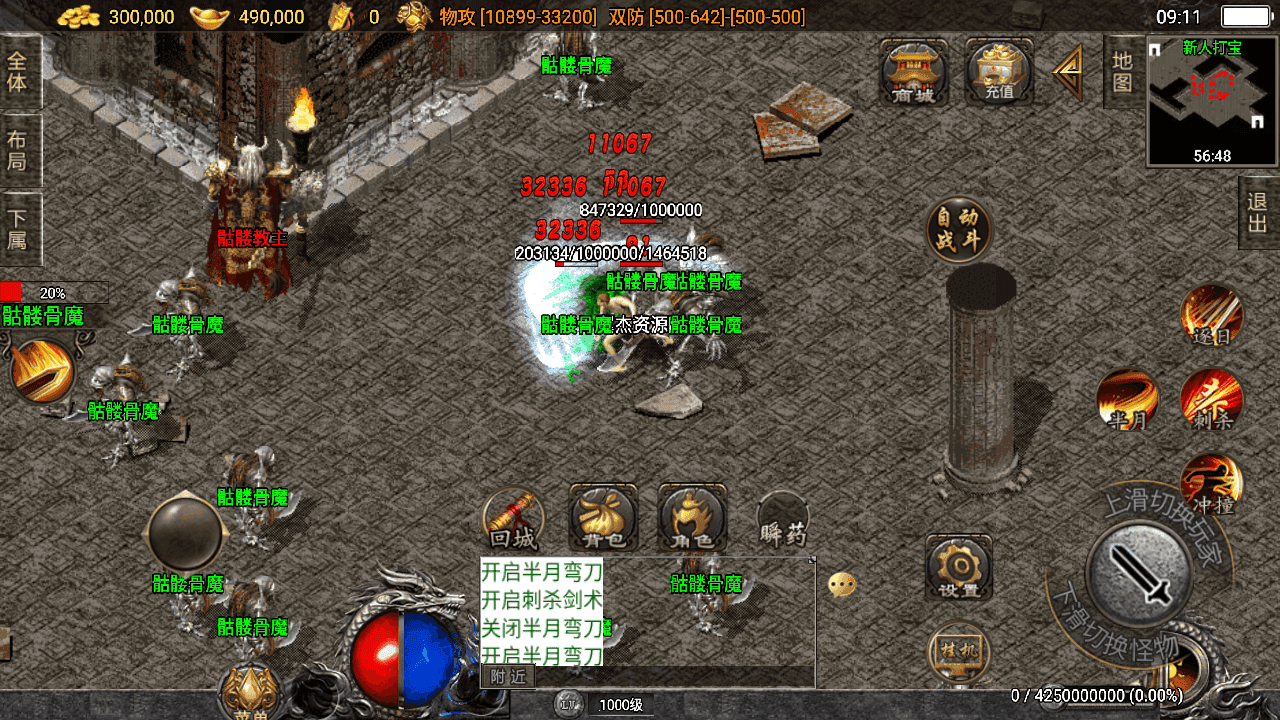Screen dimensions: 1280x720
Task: Trigger the 冲撞 charge skill
Action: coord(1212,485)
